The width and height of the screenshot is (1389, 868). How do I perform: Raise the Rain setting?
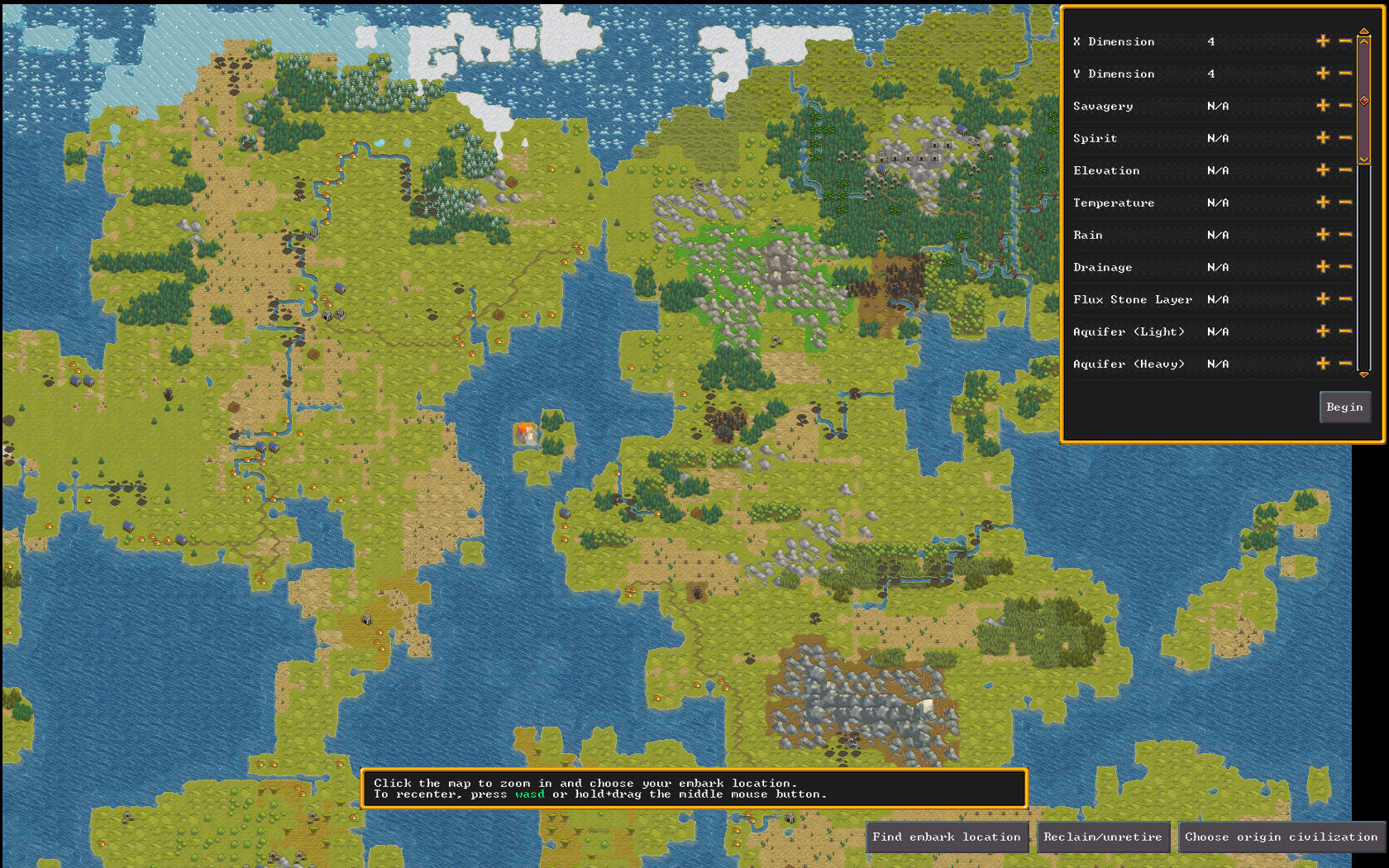[x=1323, y=235]
